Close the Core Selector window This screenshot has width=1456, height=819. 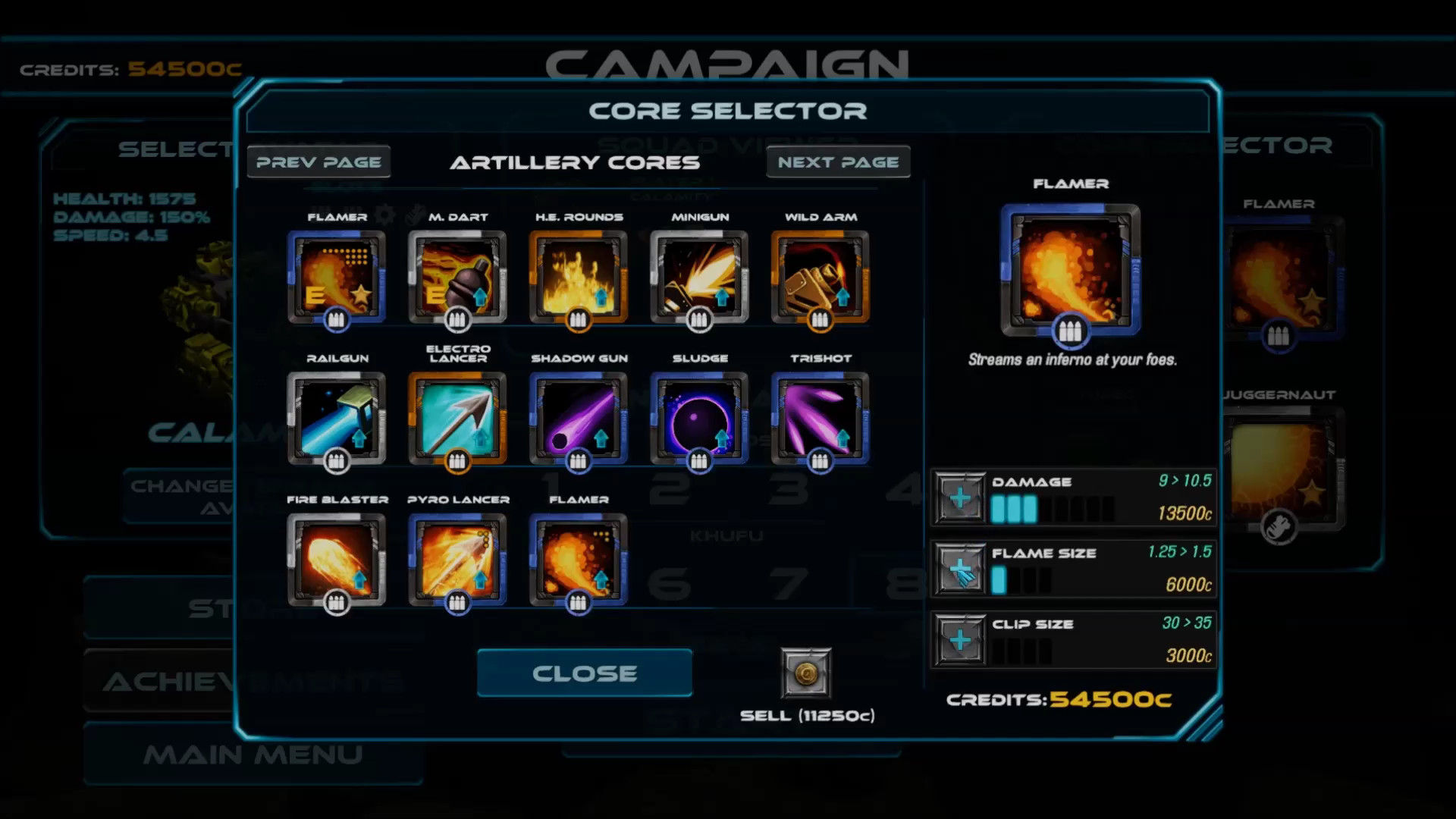[x=584, y=673]
